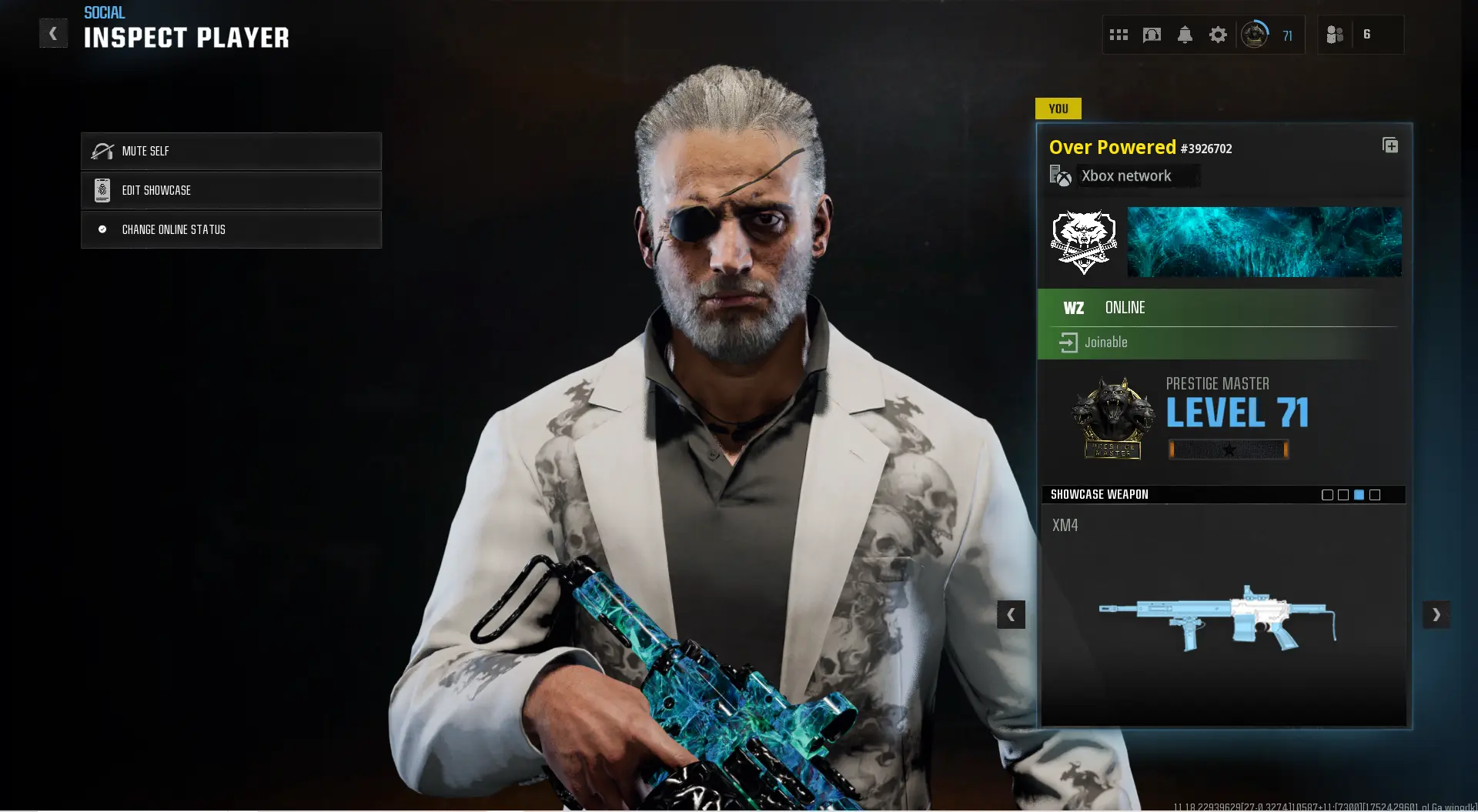Viewport: 1478px width, 812px height.
Task: View notifications via the bell icon
Action: [x=1185, y=34]
